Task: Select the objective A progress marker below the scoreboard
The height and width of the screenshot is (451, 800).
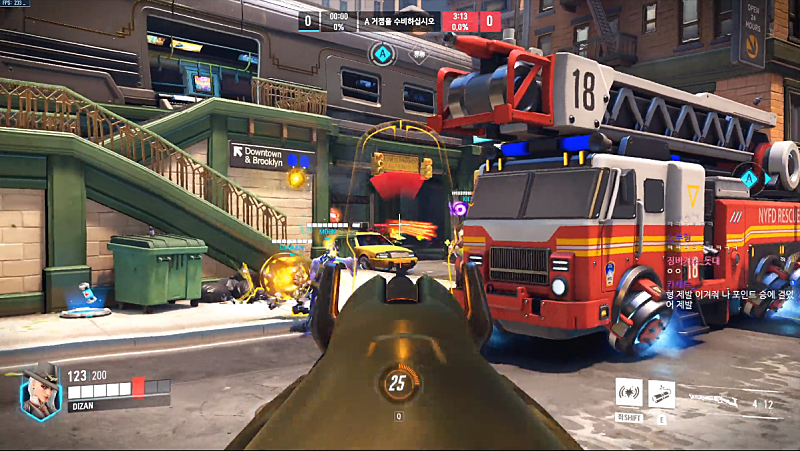Action: click(x=383, y=53)
